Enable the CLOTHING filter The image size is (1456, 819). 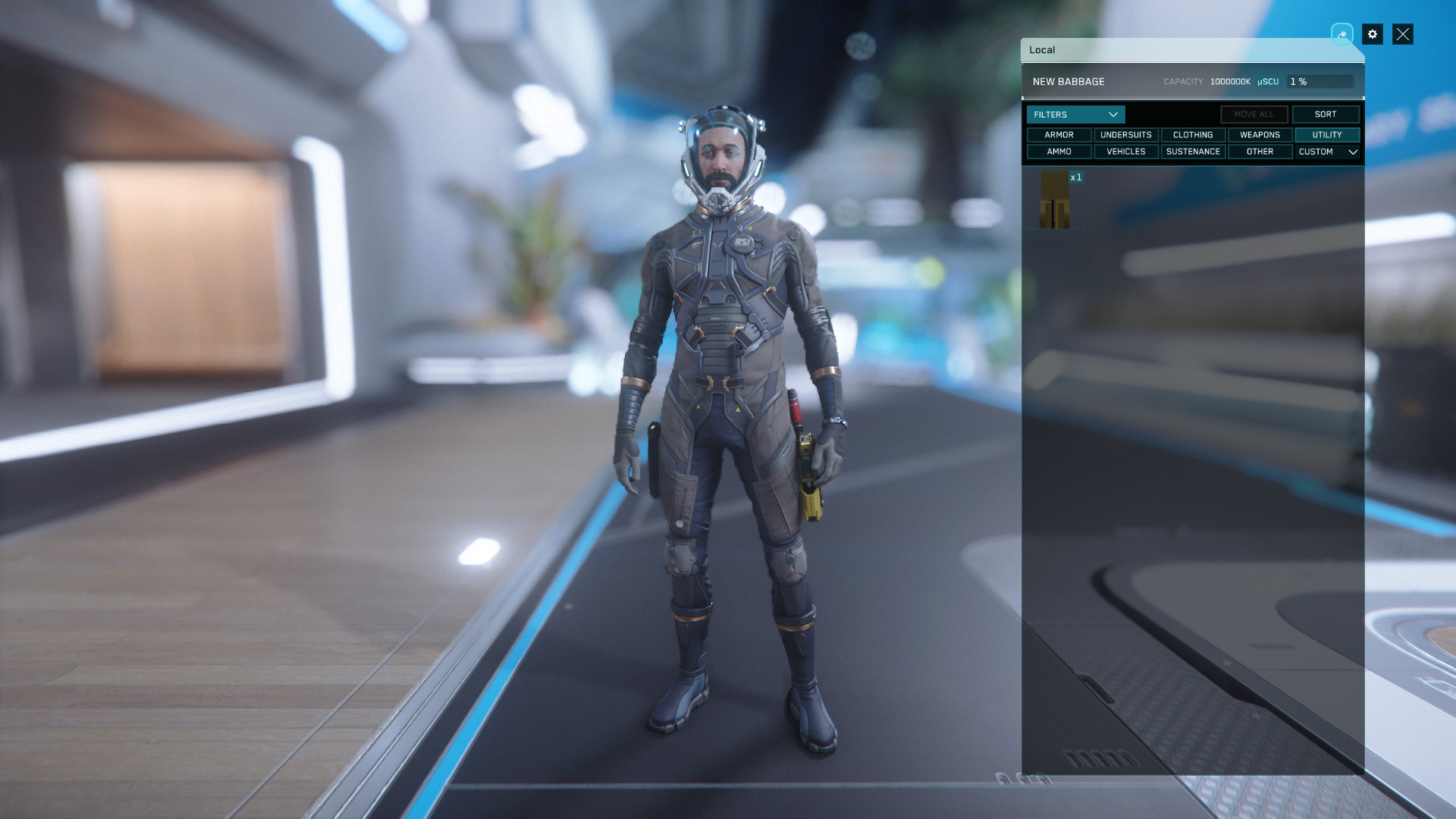click(x=1192, y=135)
